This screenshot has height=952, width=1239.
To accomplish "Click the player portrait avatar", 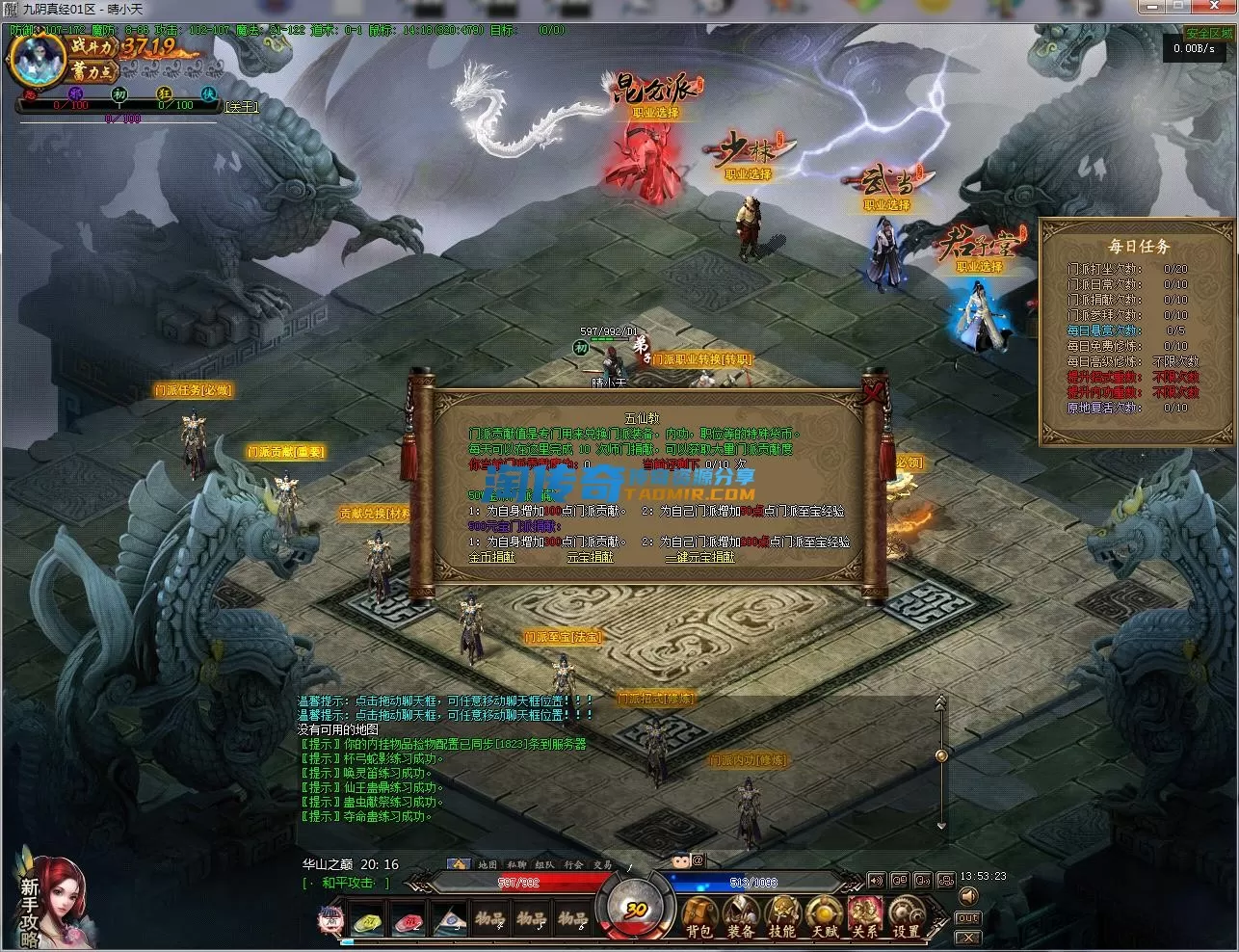I will coord(36,58).
